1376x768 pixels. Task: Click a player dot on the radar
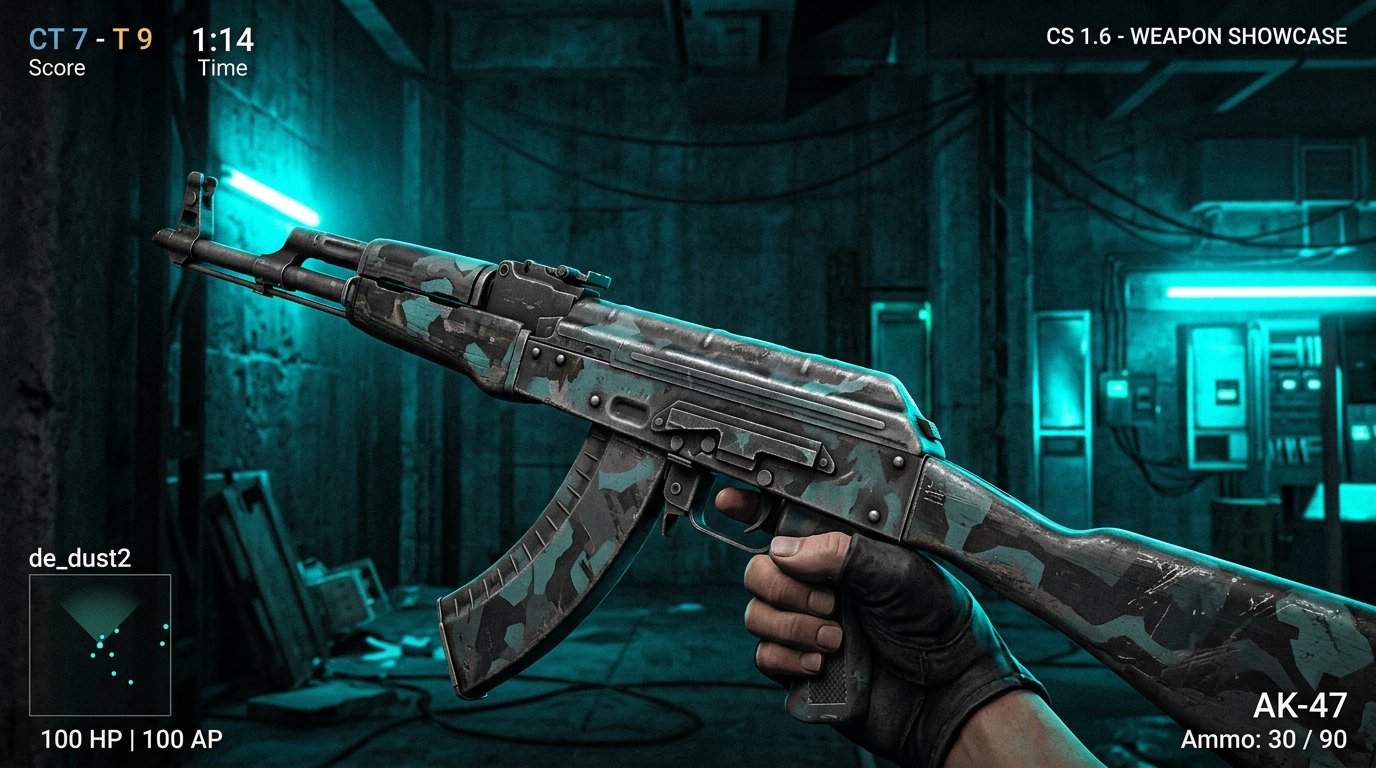(x=101, y=644)
